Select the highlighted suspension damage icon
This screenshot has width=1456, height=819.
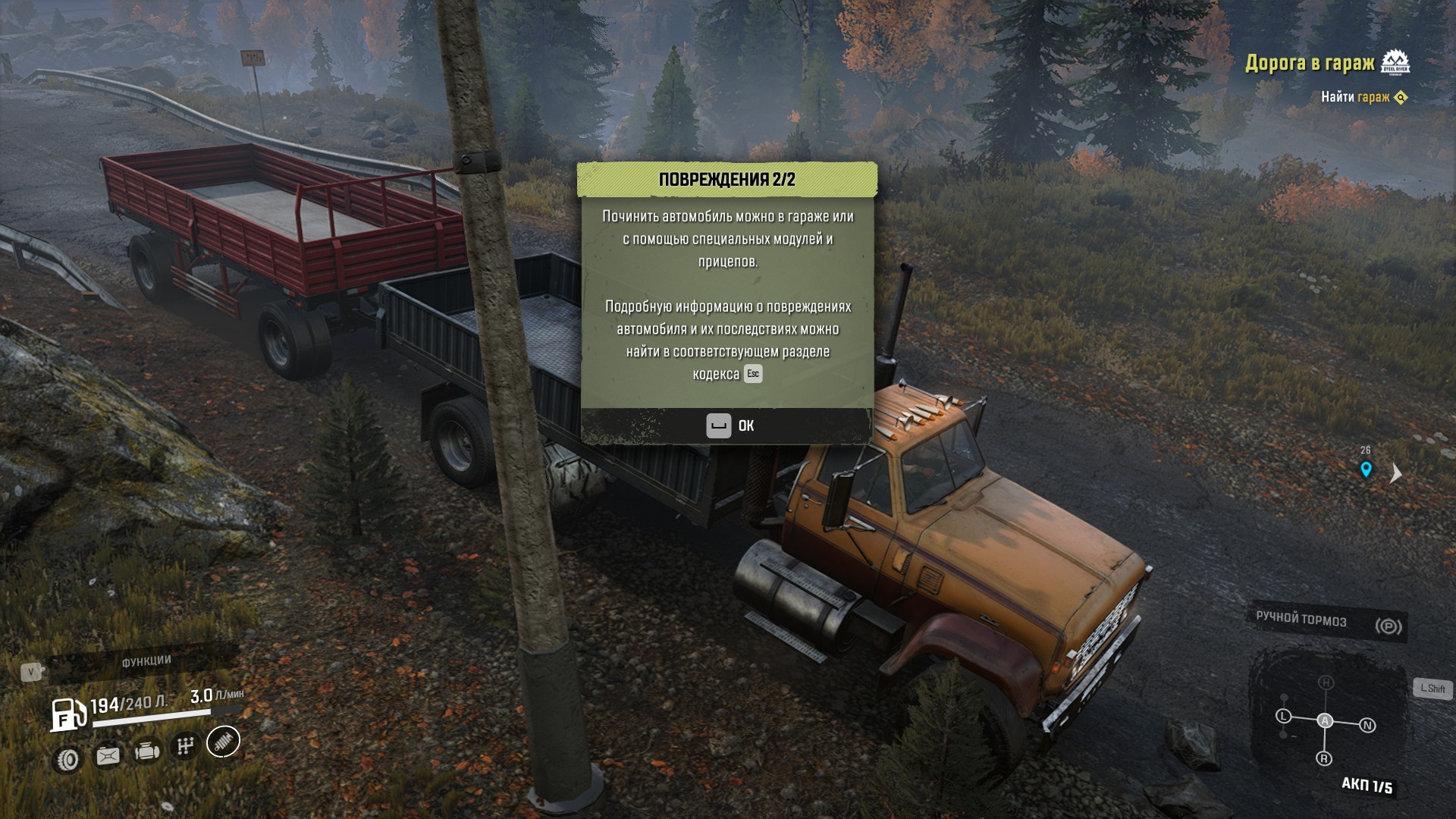tap(223, 741)
